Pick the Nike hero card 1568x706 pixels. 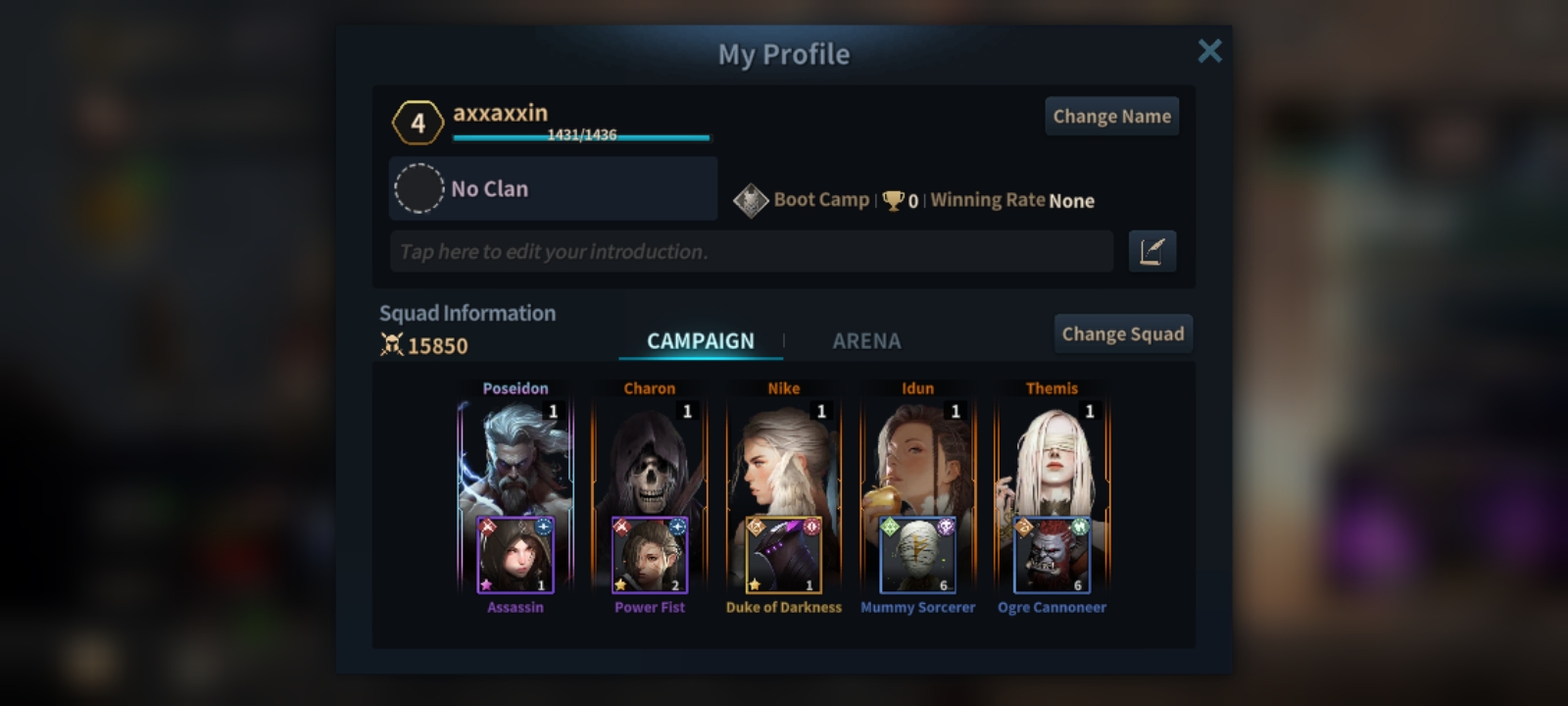pos(783,456)
